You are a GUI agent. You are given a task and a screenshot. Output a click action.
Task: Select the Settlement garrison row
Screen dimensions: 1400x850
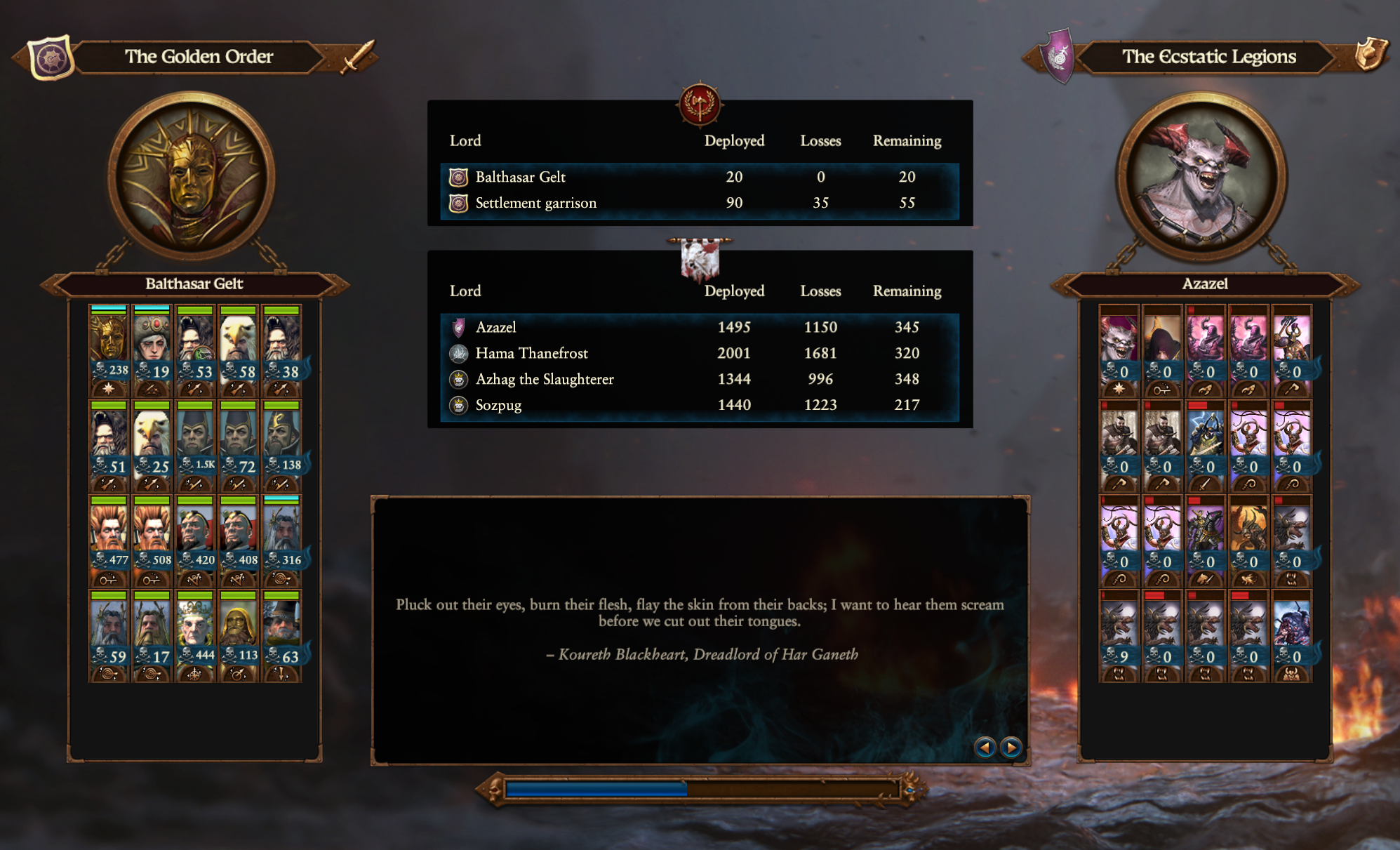point(699,203)
